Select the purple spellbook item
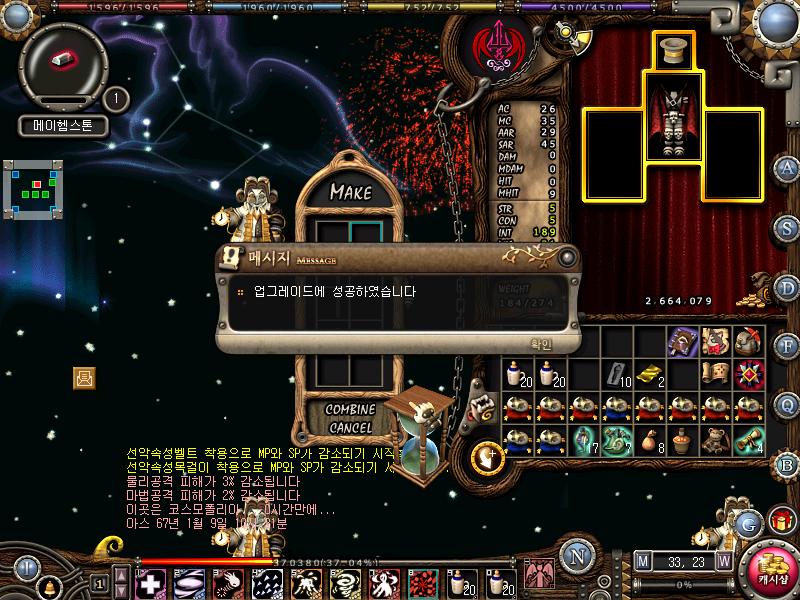Image resolution: width=800 pixels, height=600 pixels. click(x=683, y=341)
